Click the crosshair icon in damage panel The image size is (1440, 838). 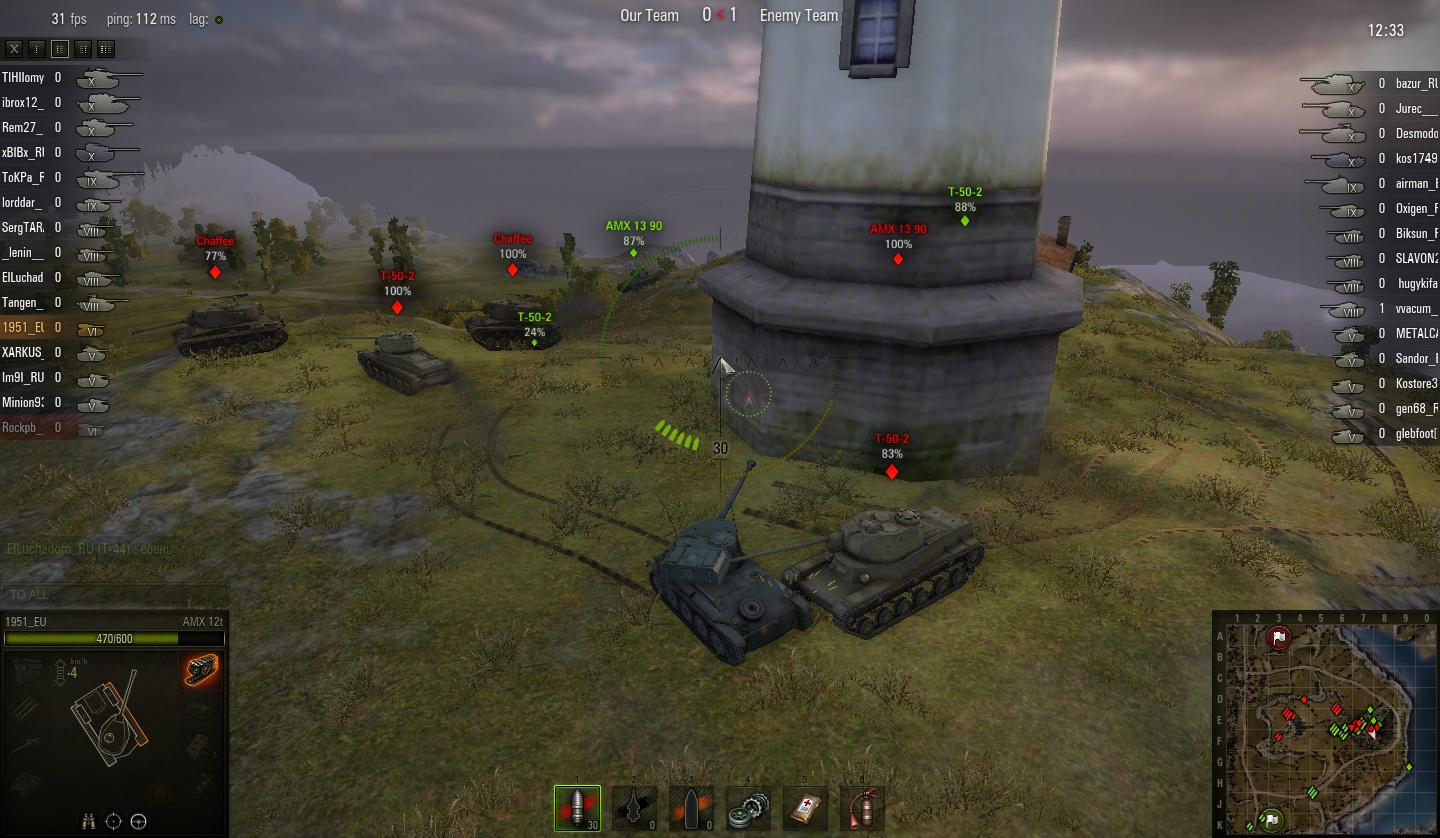(114, 821)
